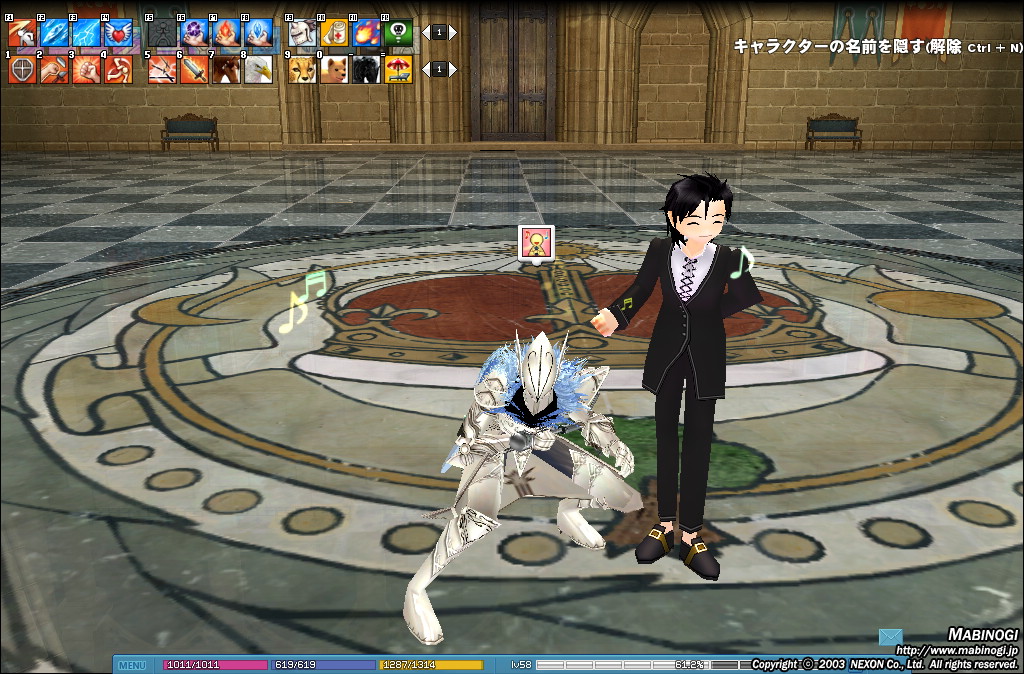Summon the white eagle pet
Viewport: 1024px width, 674px height.
pyautogui.click(x=258, y=69)
